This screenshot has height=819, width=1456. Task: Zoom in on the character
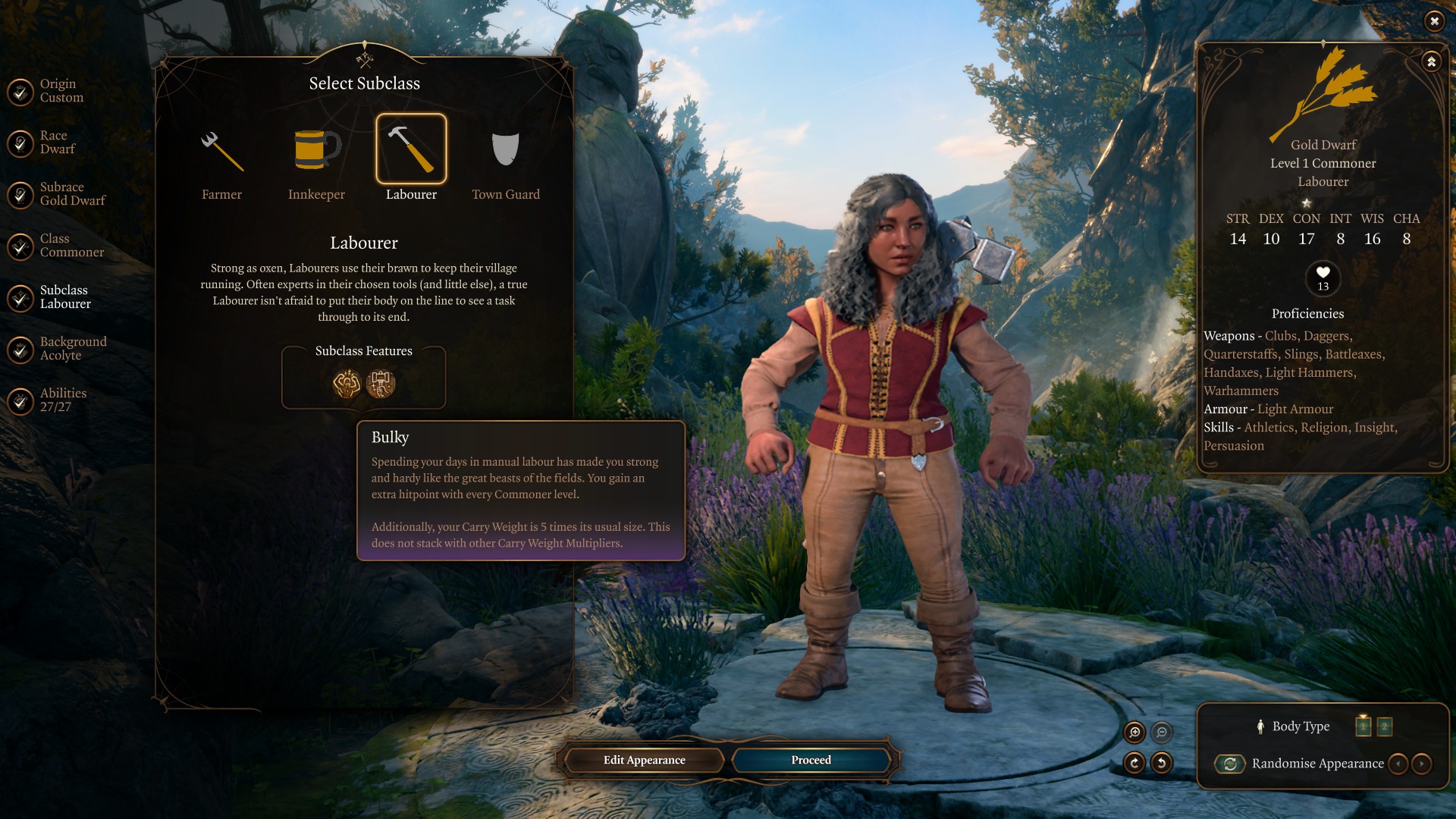pyautogui.click(x=1134, y=732)
